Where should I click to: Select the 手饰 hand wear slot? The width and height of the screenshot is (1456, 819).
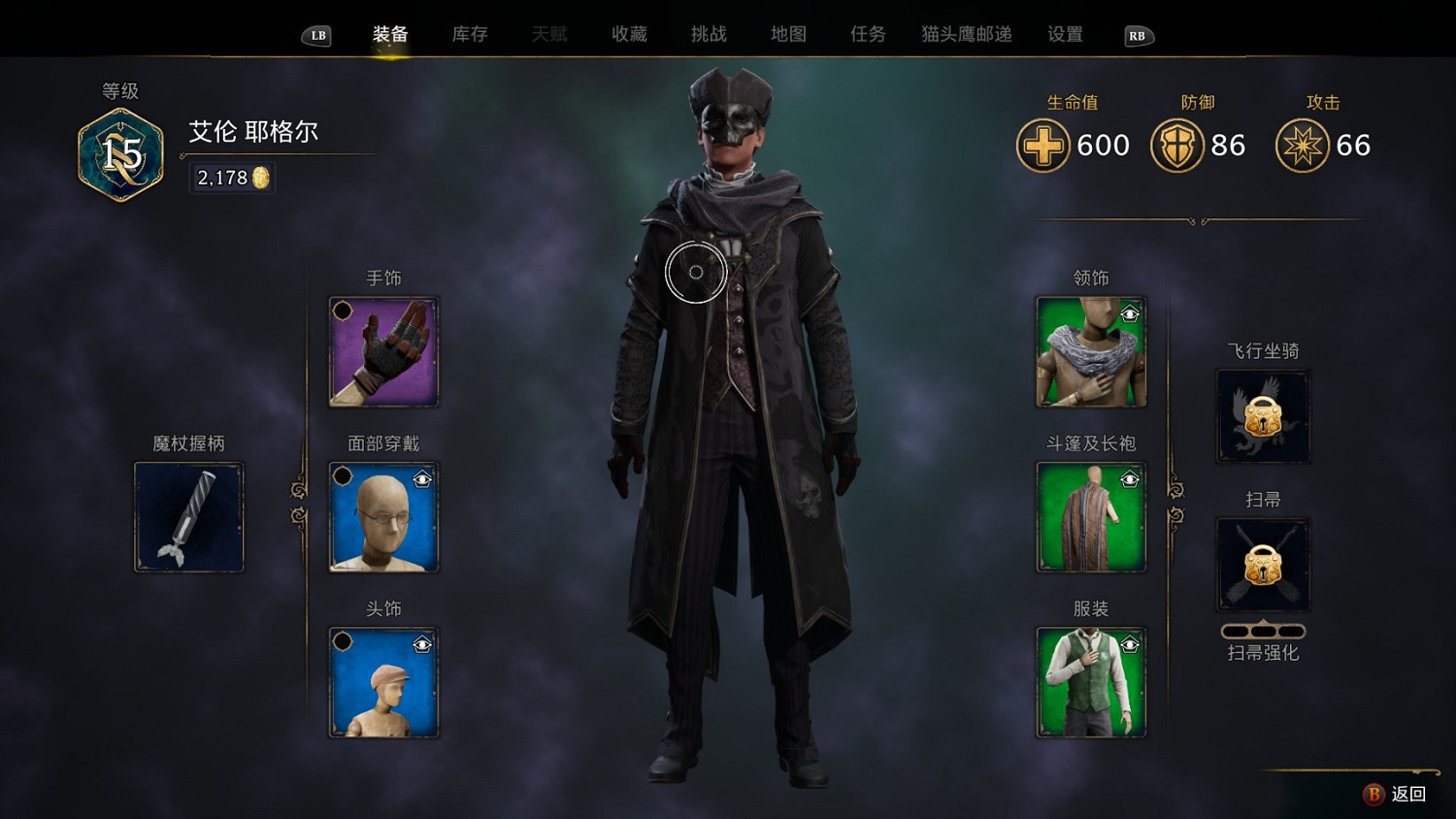pos(383,352)
